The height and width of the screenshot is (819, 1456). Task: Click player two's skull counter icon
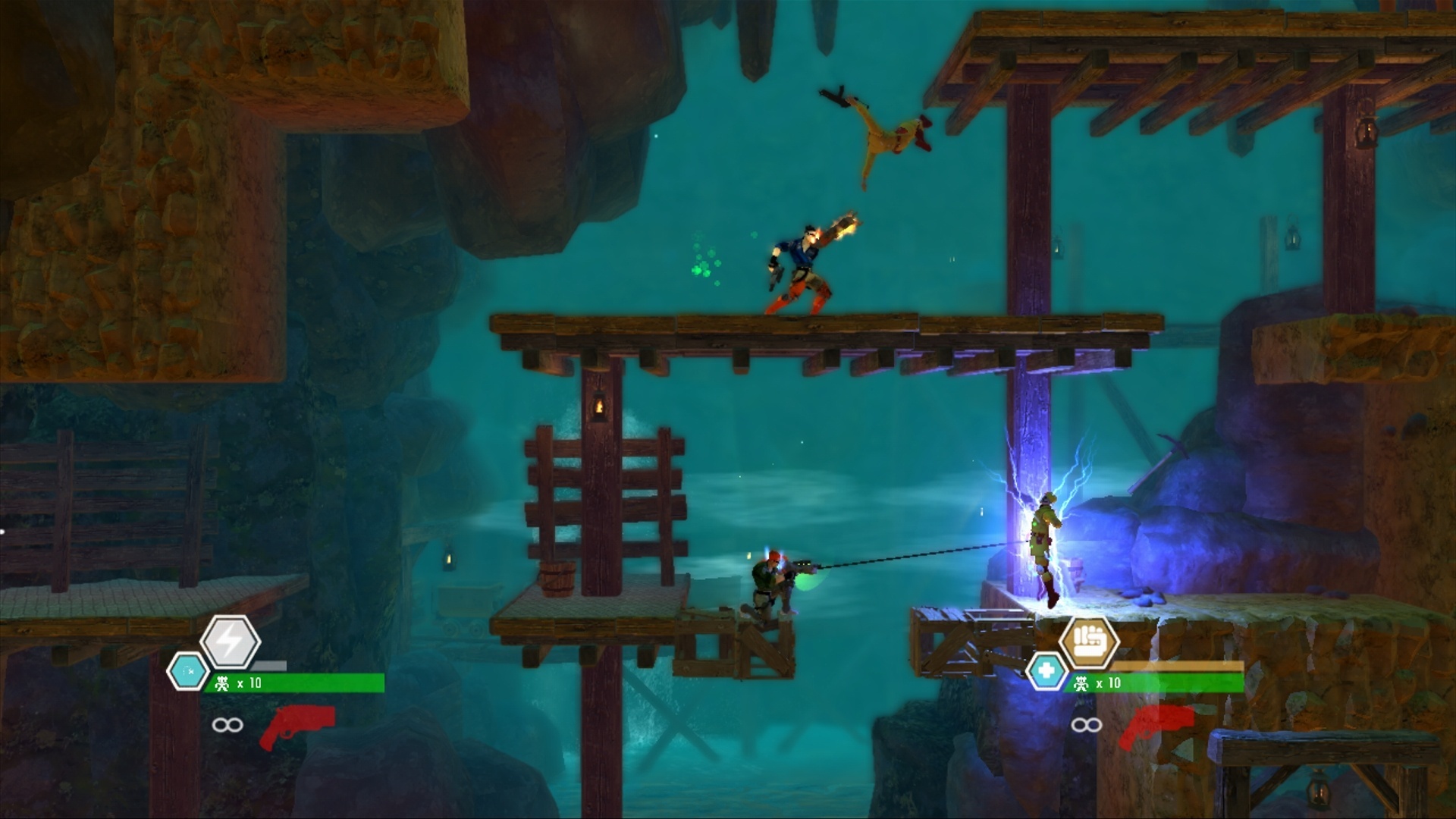pos(1084,682)
